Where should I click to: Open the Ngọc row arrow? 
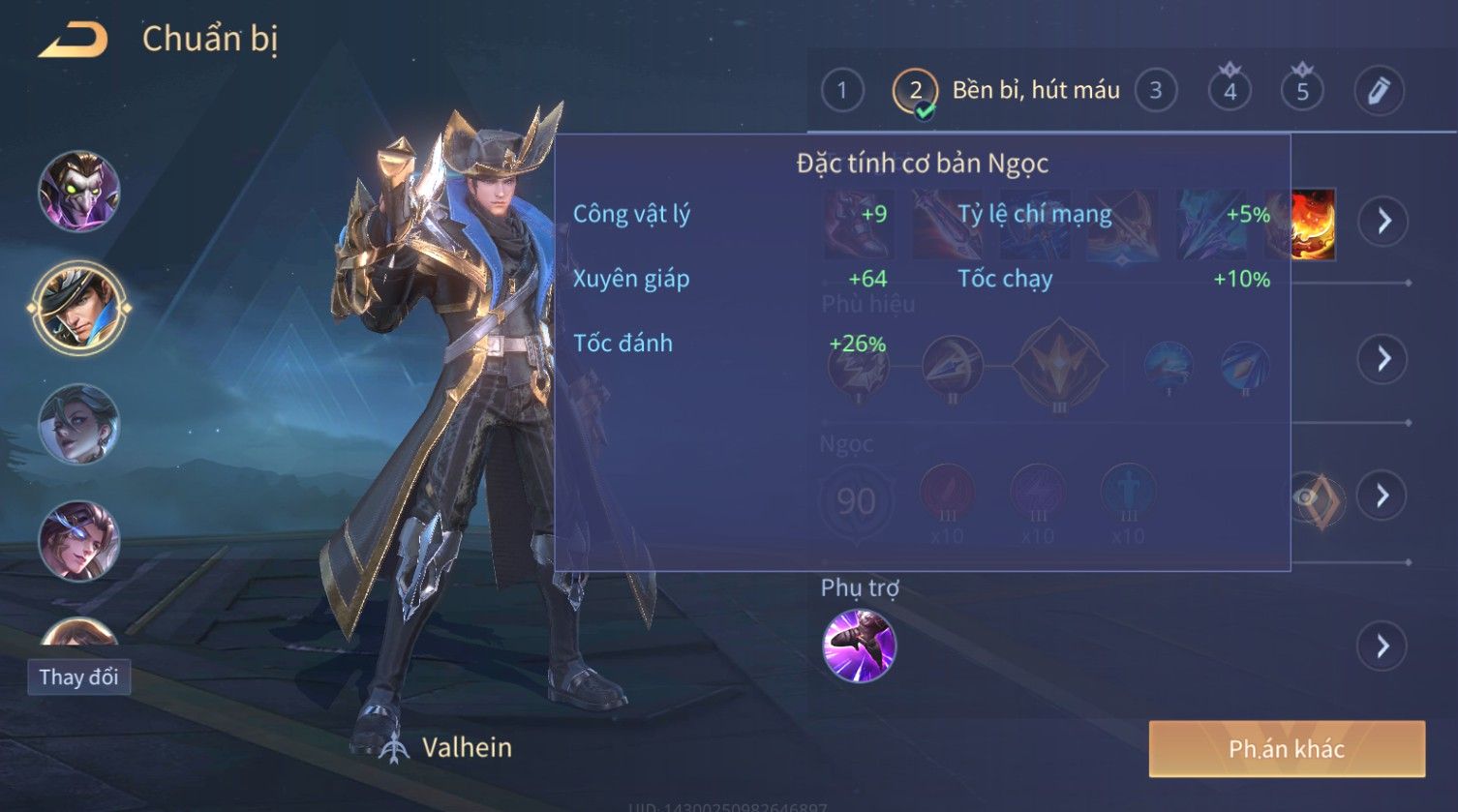click(x=1383, y=496)
